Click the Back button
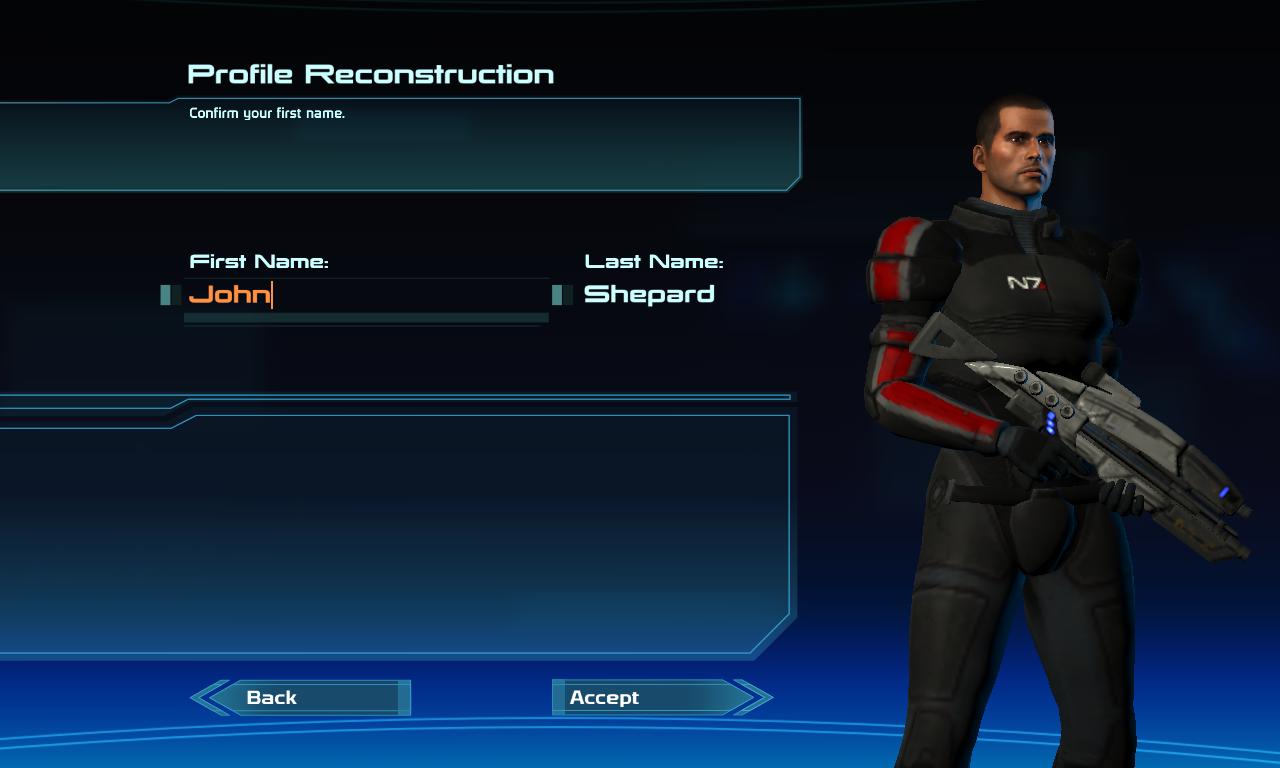 pos(300,697)
